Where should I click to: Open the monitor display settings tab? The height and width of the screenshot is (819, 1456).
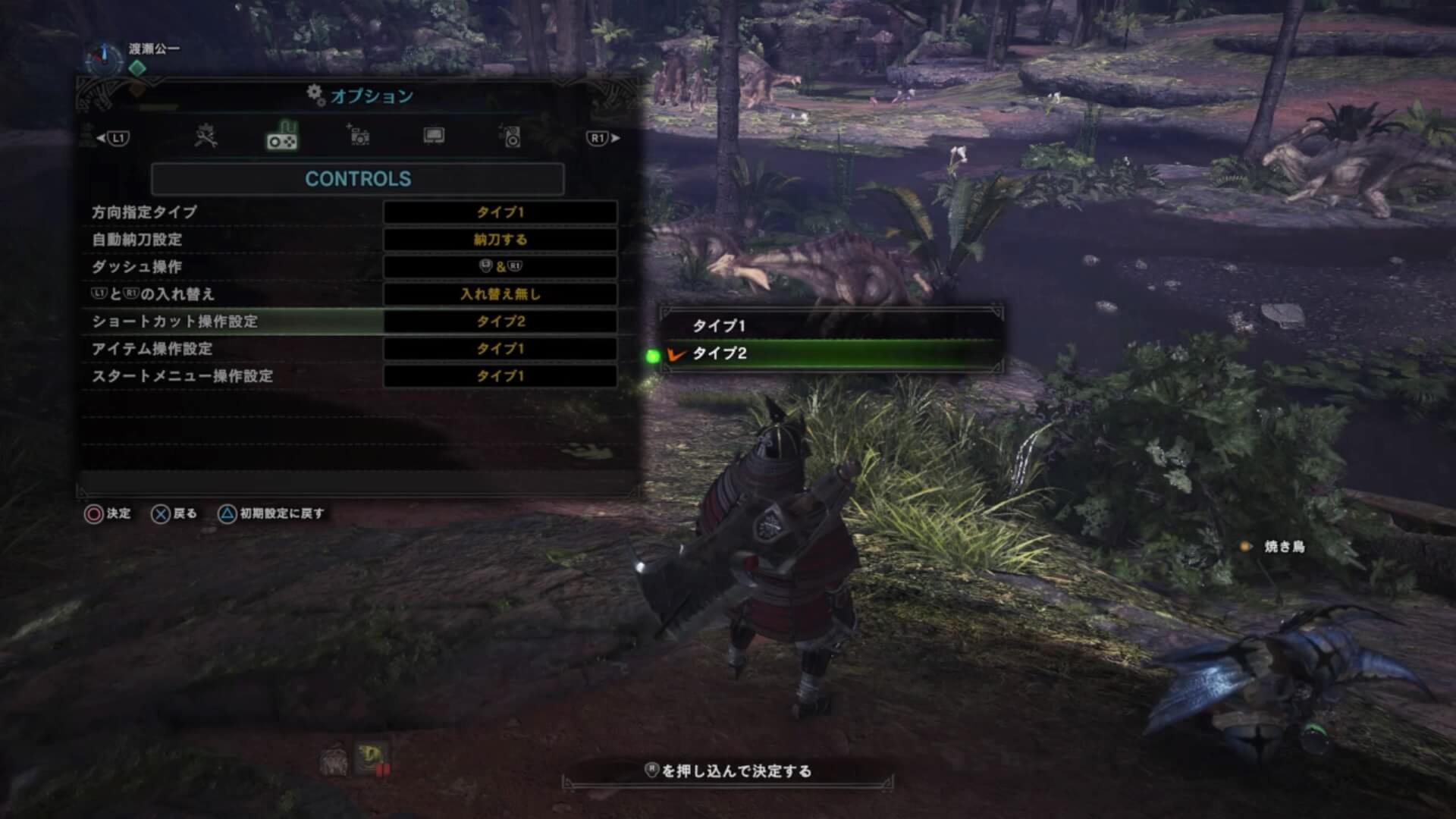point(434,136)
